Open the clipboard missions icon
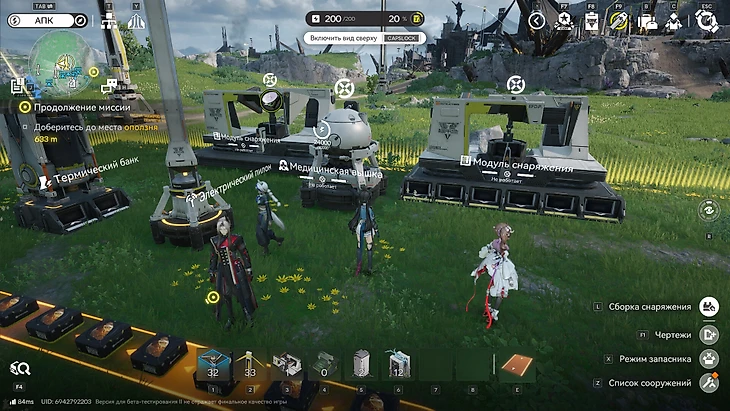The height and width of the screenshot is (411, 730). [591, 20]
